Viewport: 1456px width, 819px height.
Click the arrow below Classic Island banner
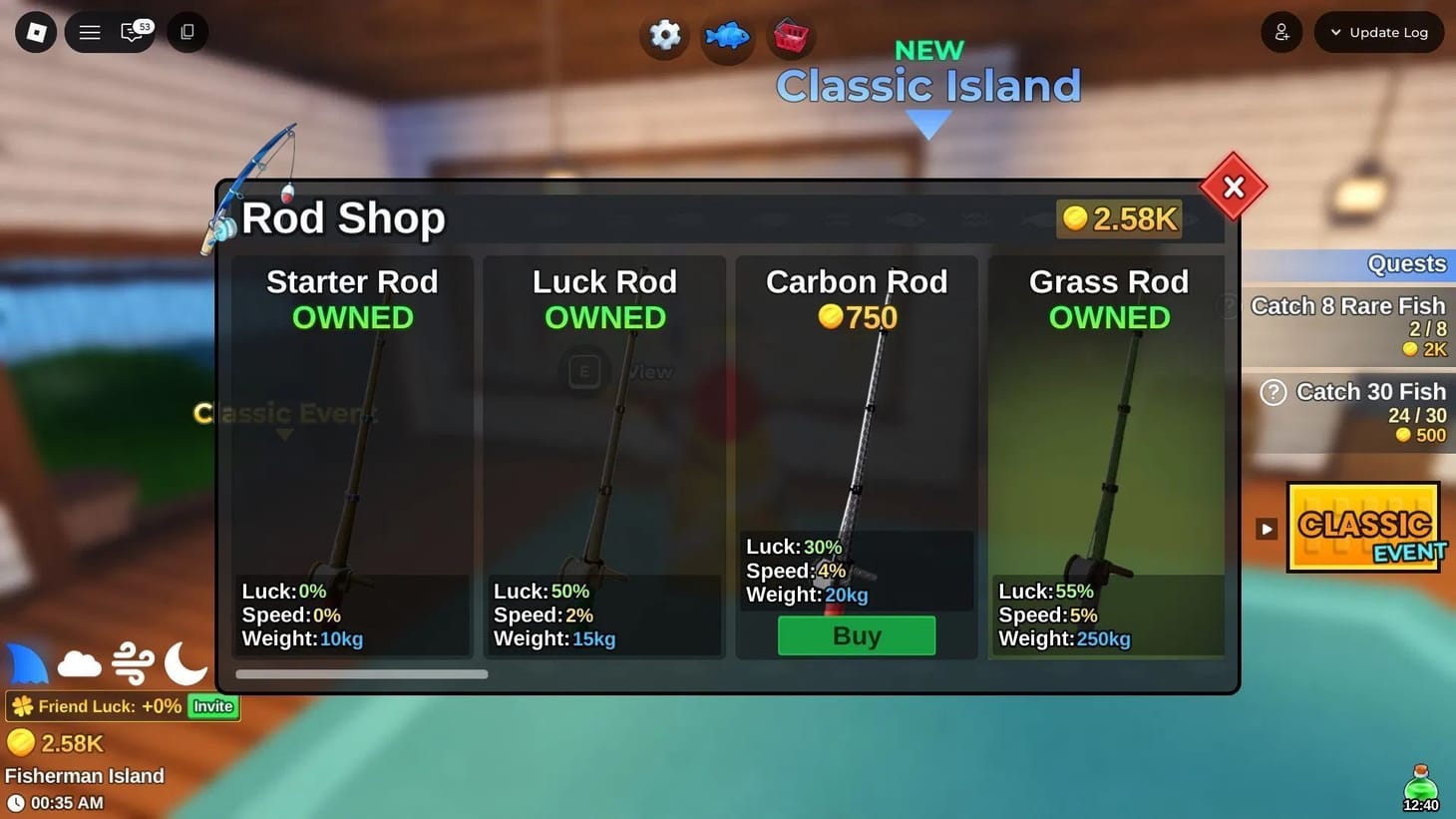pos(927,125)
